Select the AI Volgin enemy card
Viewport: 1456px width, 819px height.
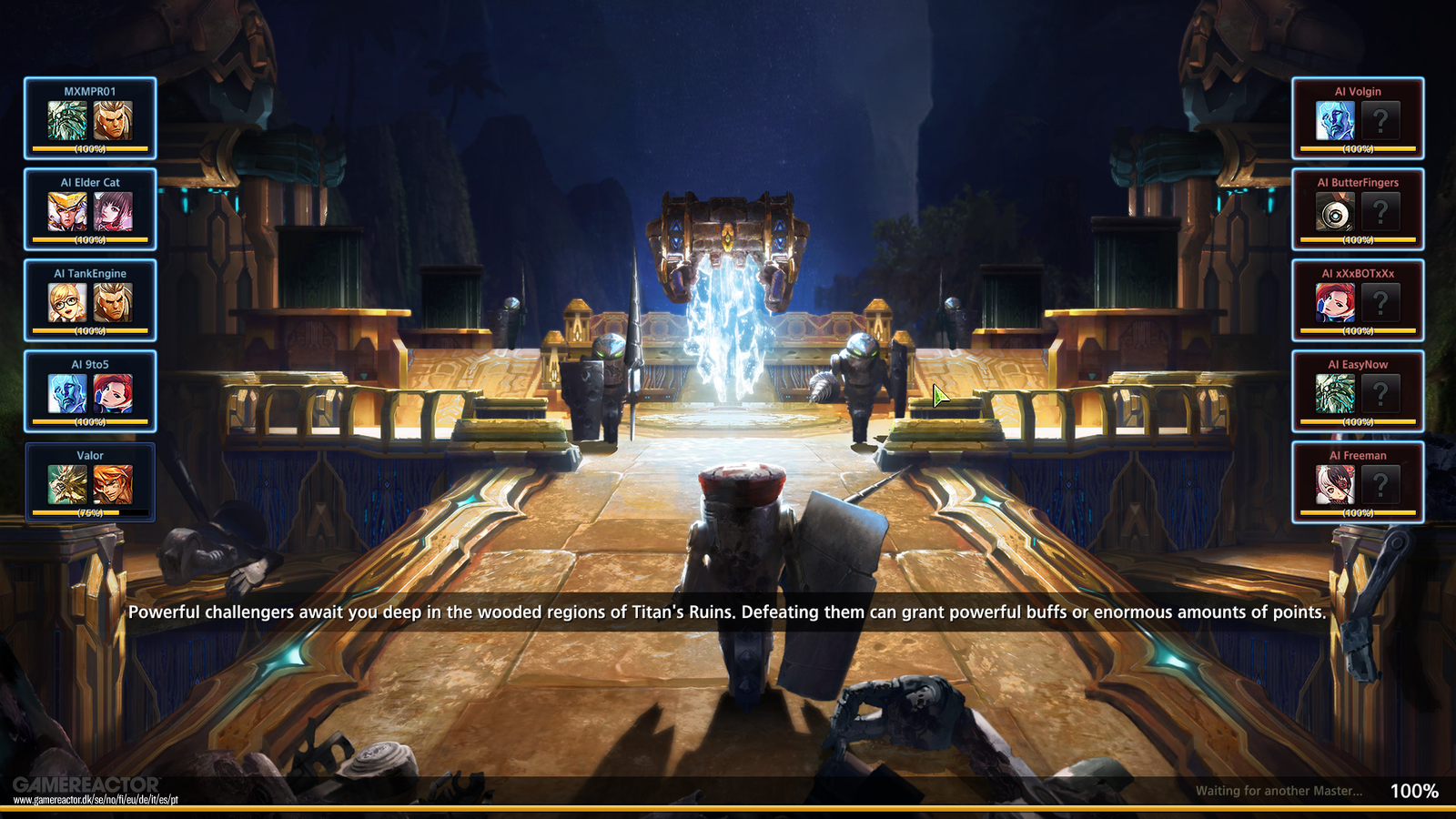pos(1358,118)
